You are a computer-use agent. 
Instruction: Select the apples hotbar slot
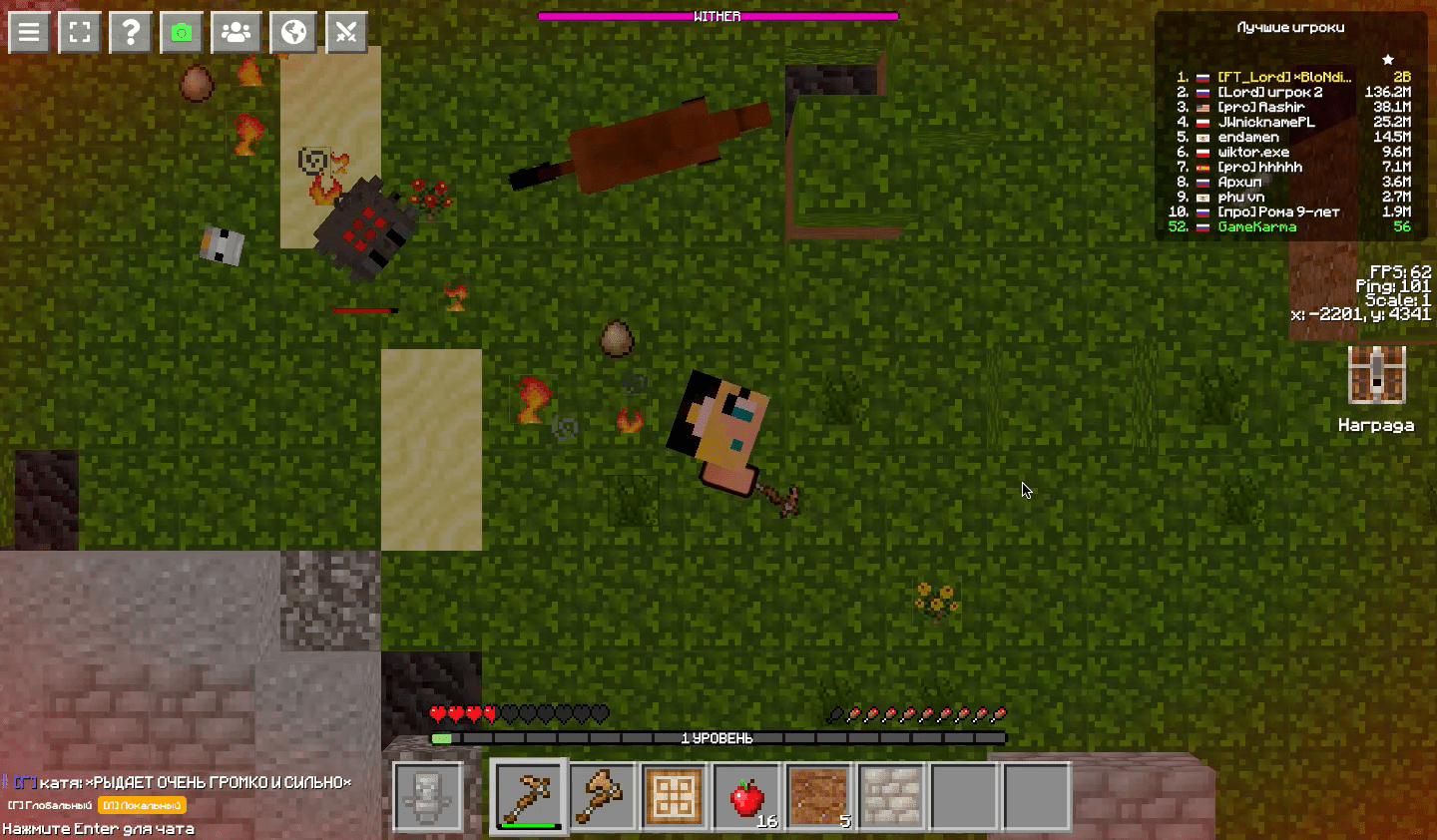(x=746, y=796)
